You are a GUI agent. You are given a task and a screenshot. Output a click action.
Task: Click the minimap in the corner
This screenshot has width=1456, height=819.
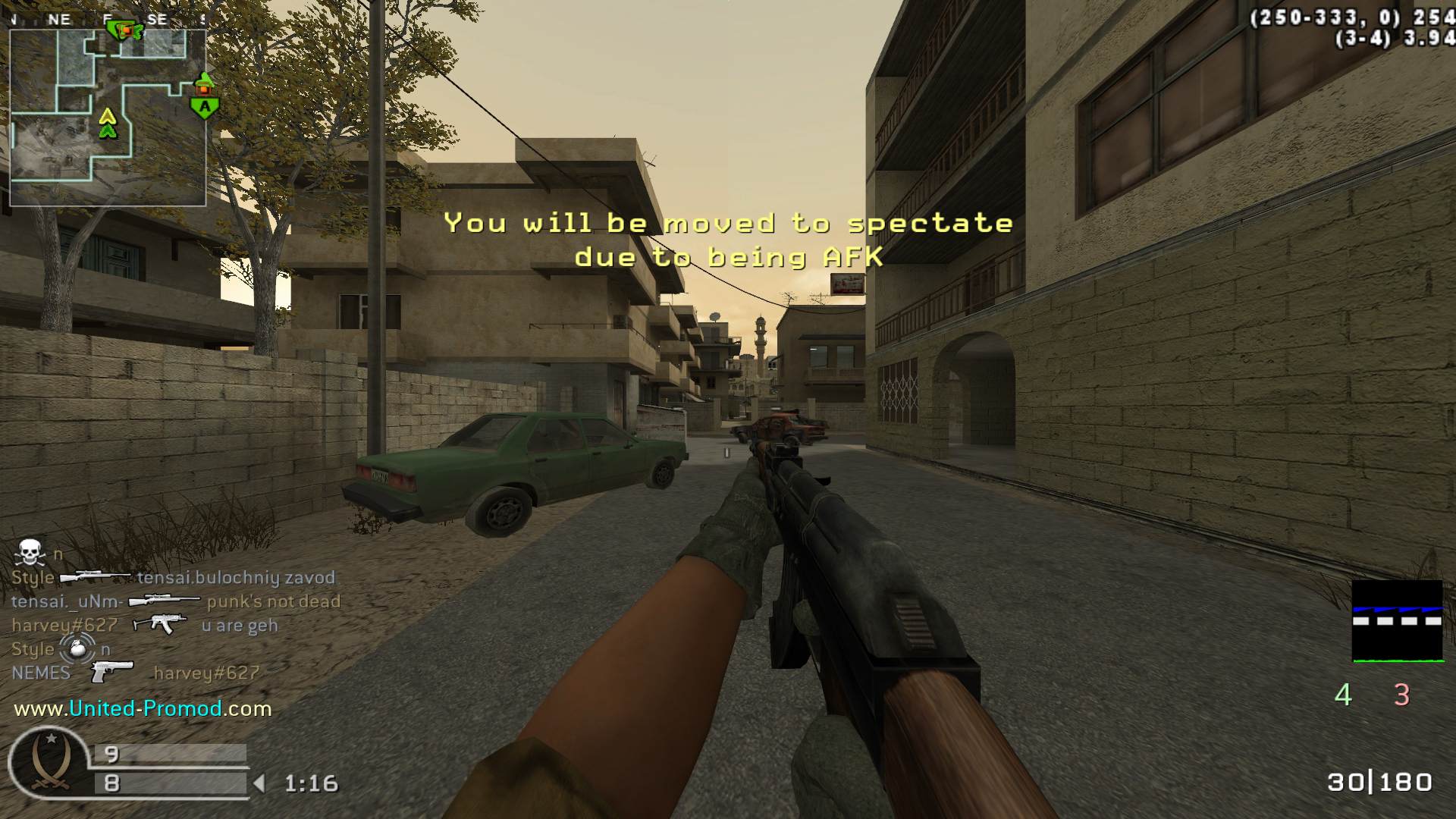pyautogui.click(x=108, y=117)
